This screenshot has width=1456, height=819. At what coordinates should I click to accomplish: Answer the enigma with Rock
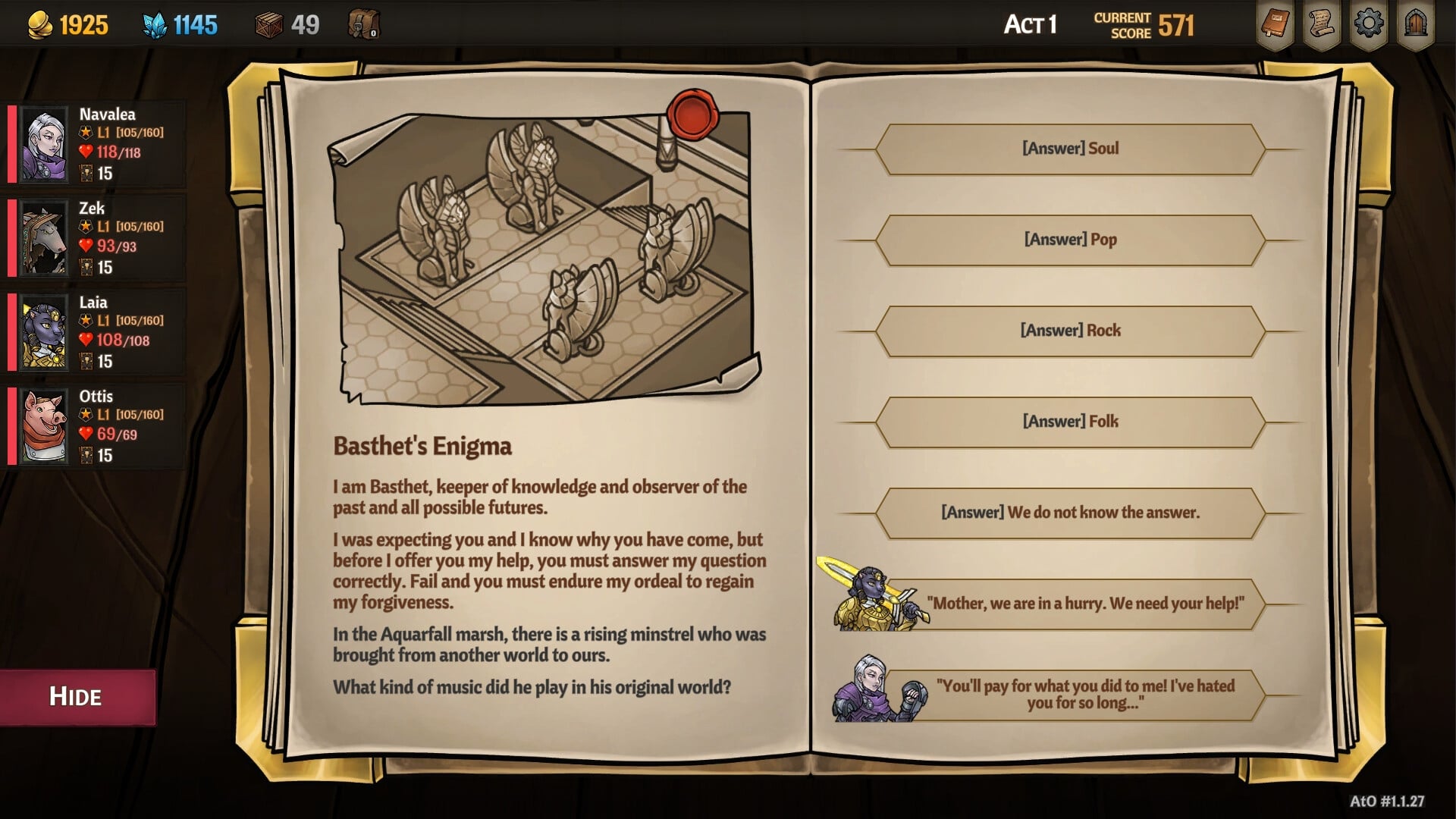(x=1070, y=330)
